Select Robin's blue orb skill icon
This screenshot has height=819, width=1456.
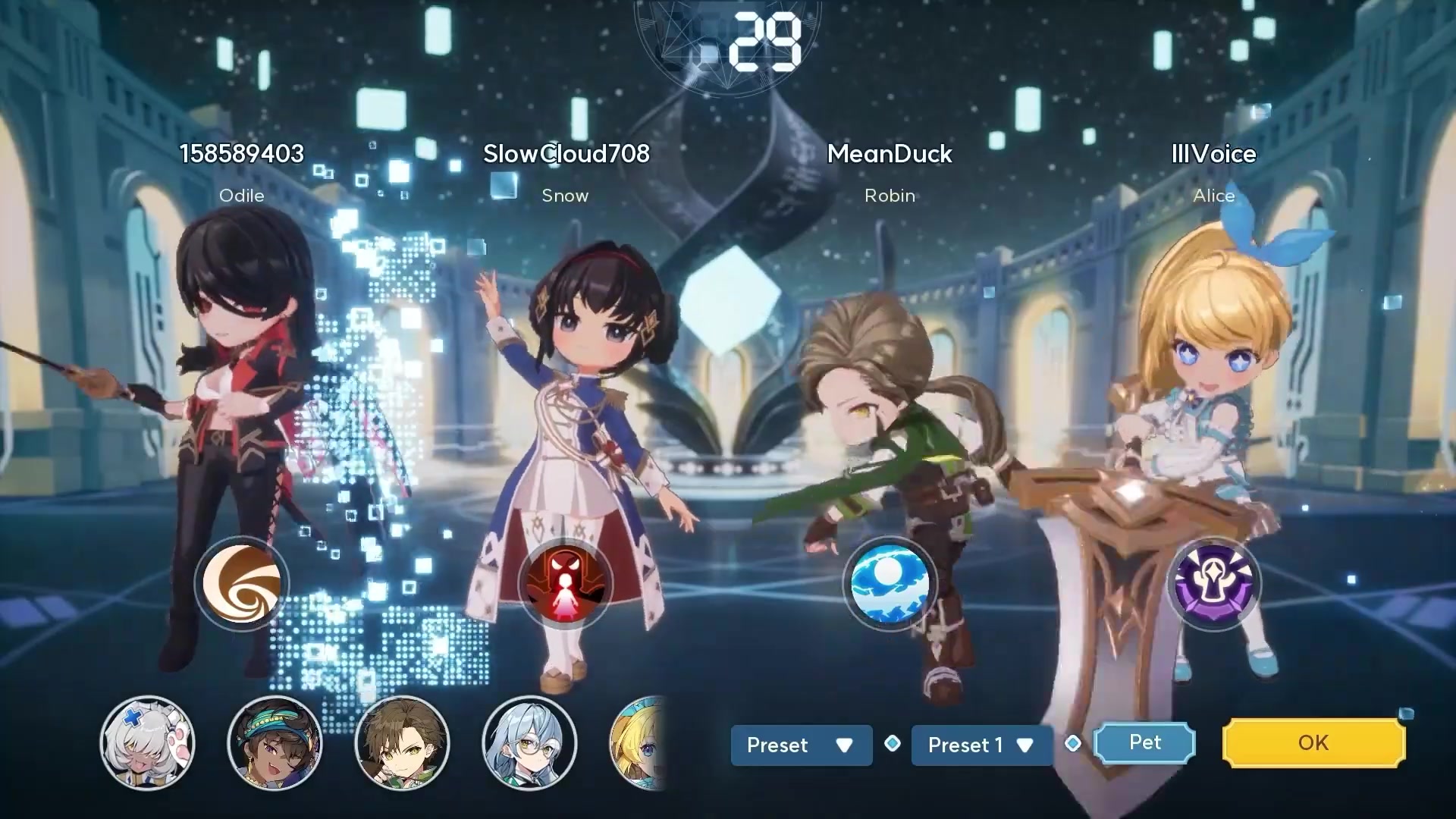click(x=890, y=584)
